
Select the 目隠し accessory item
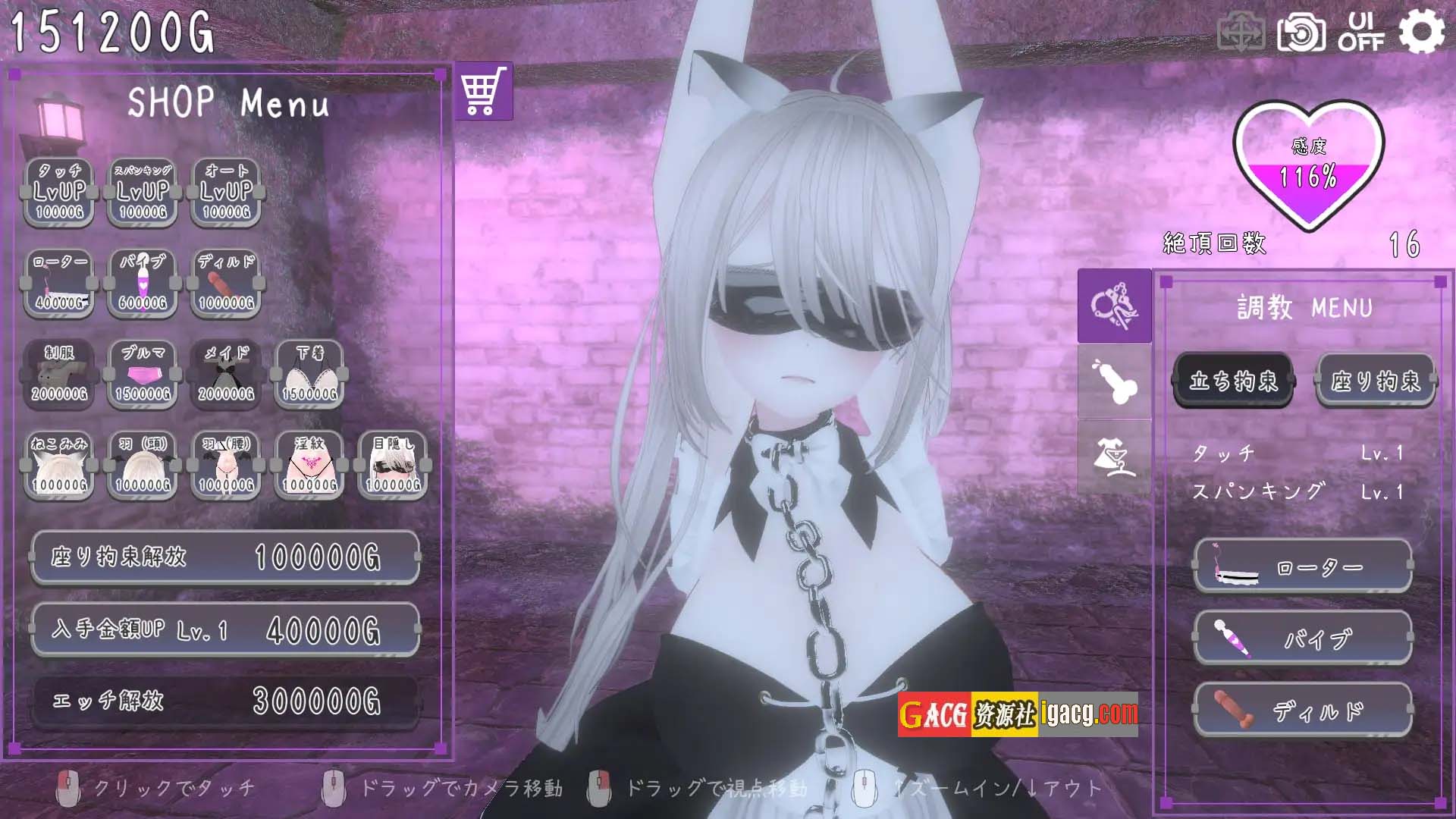[x=393, y=466]
